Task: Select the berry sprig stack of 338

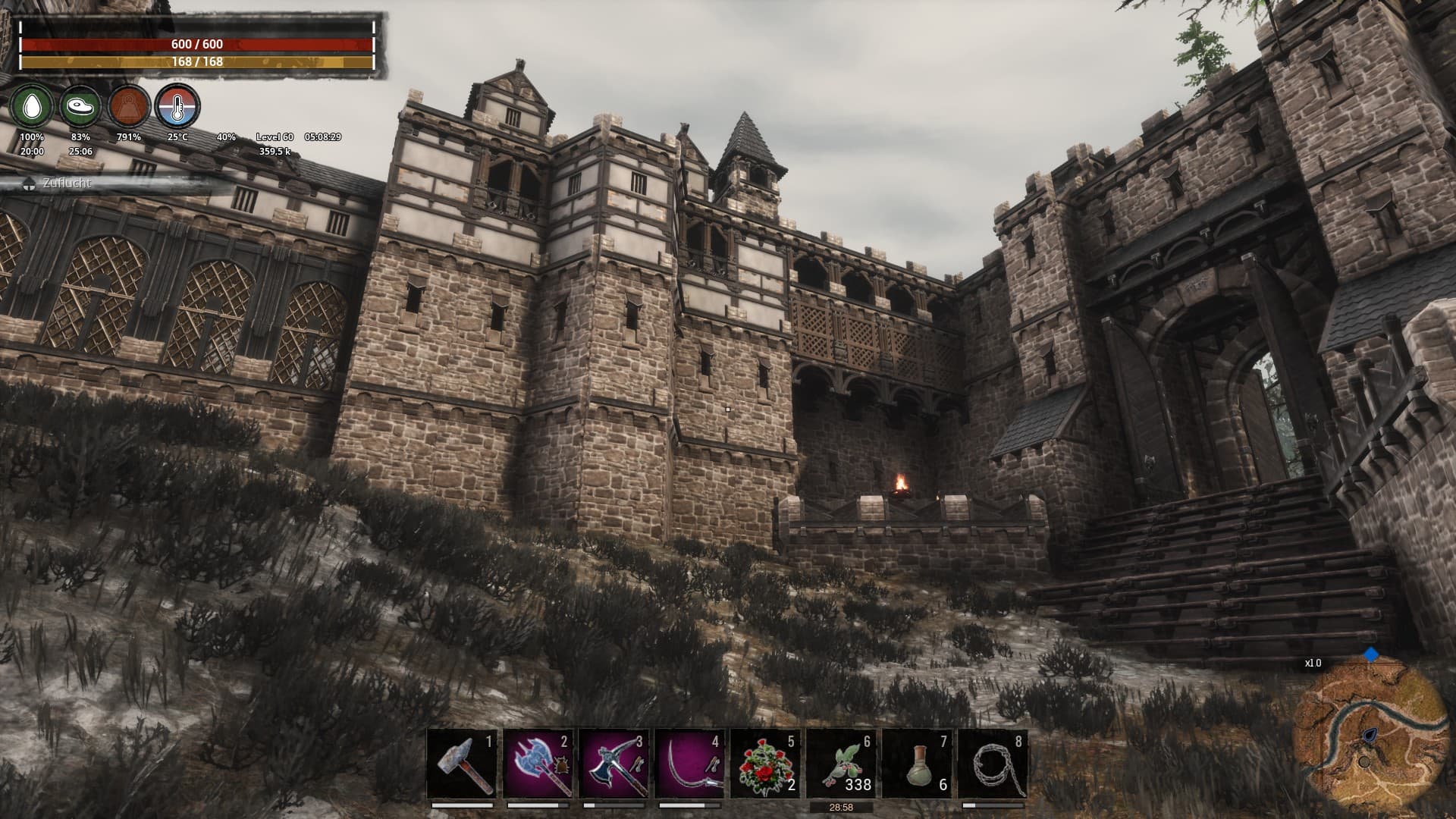Action: tap(841, 763)
